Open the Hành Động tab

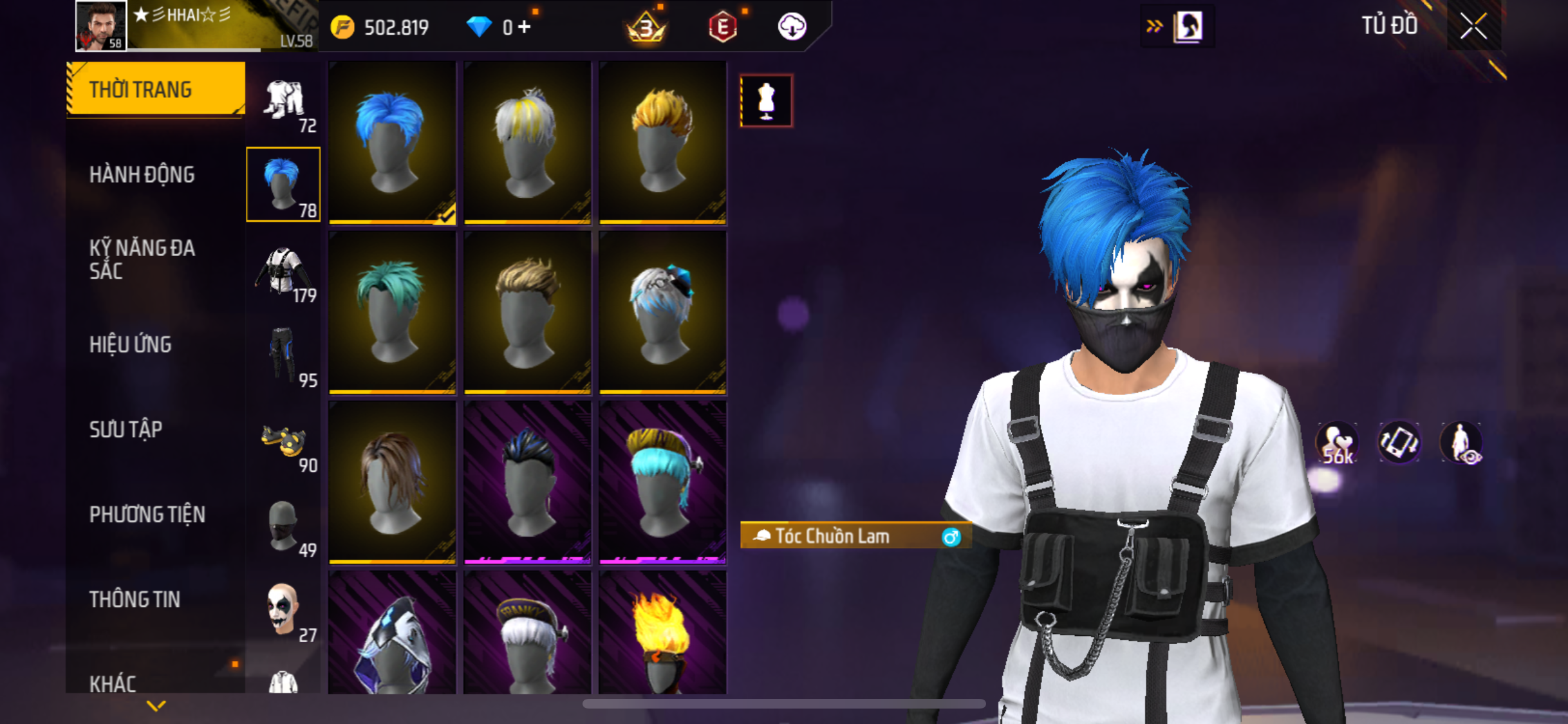[x=142, y=175]
